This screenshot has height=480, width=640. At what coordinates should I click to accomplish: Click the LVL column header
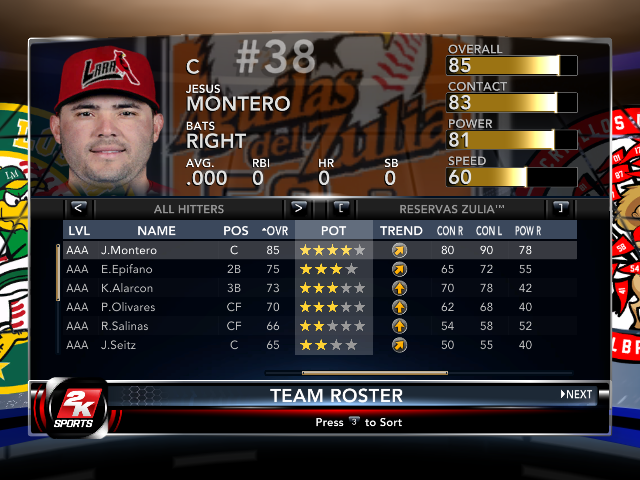tap(78, 231)
